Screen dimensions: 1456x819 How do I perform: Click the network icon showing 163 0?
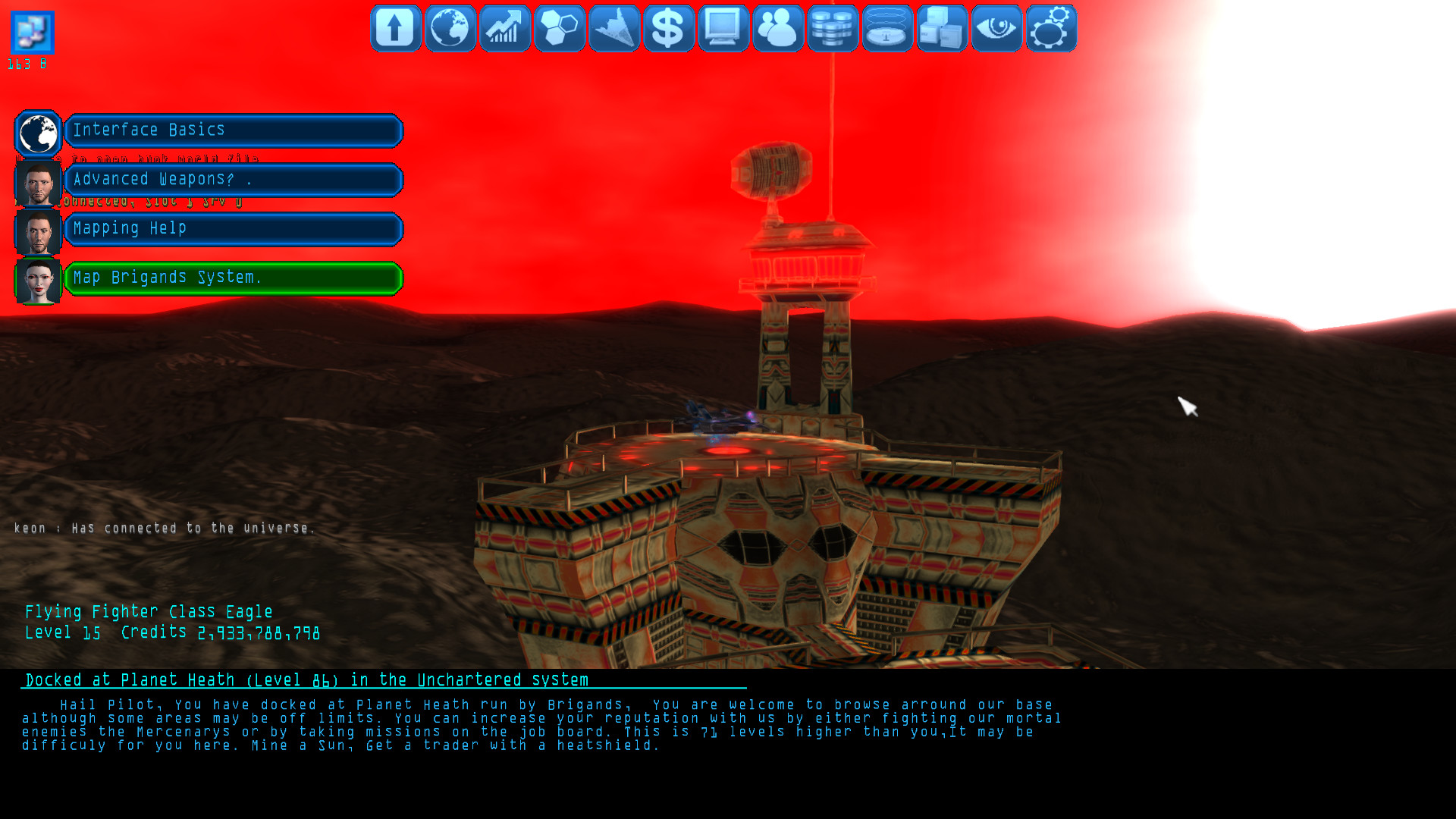[31, 30]
